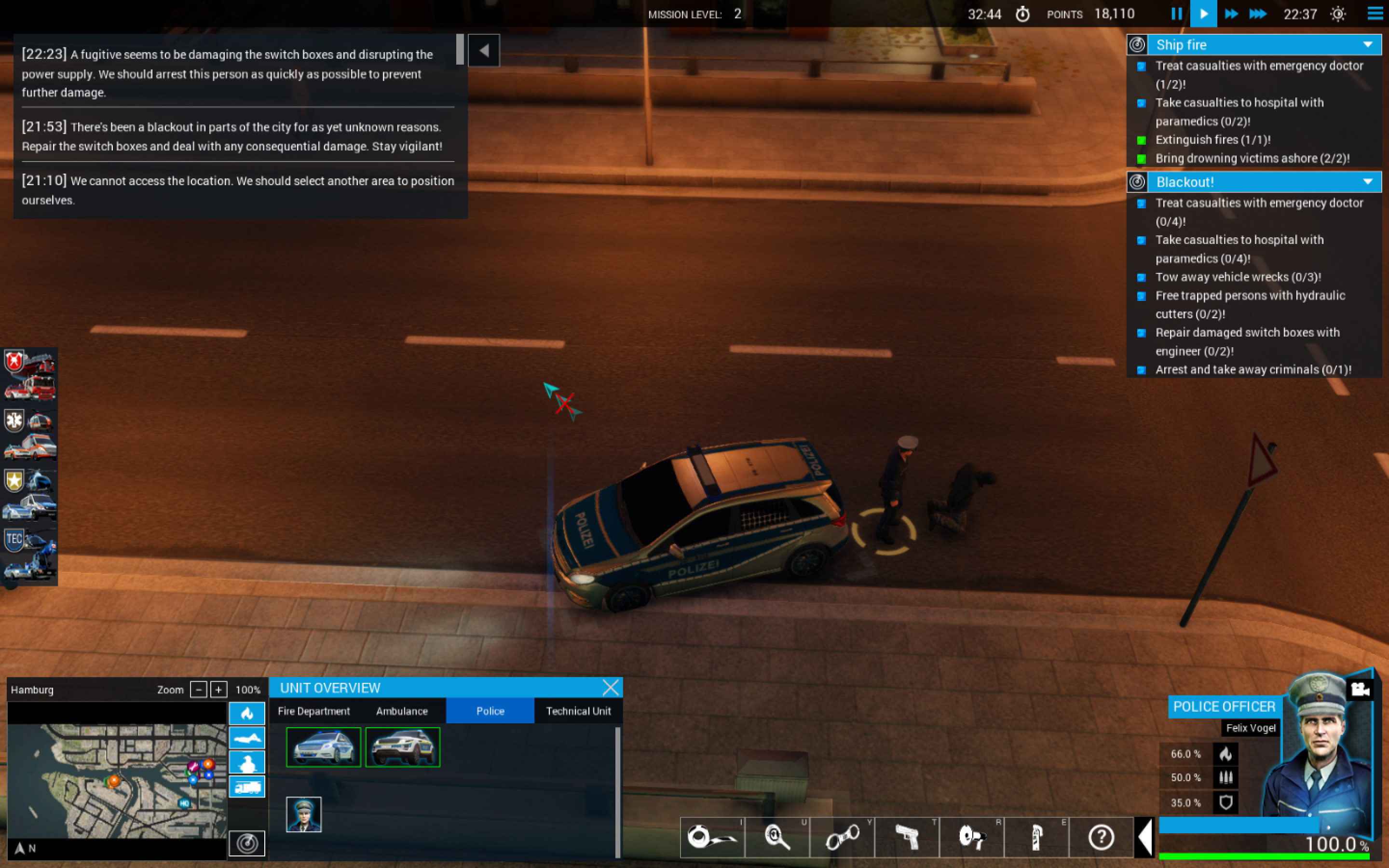Zoom in the Hamburg minimap
The height and width of the screenshot is (868, 1389).
(x=218, y=690)
